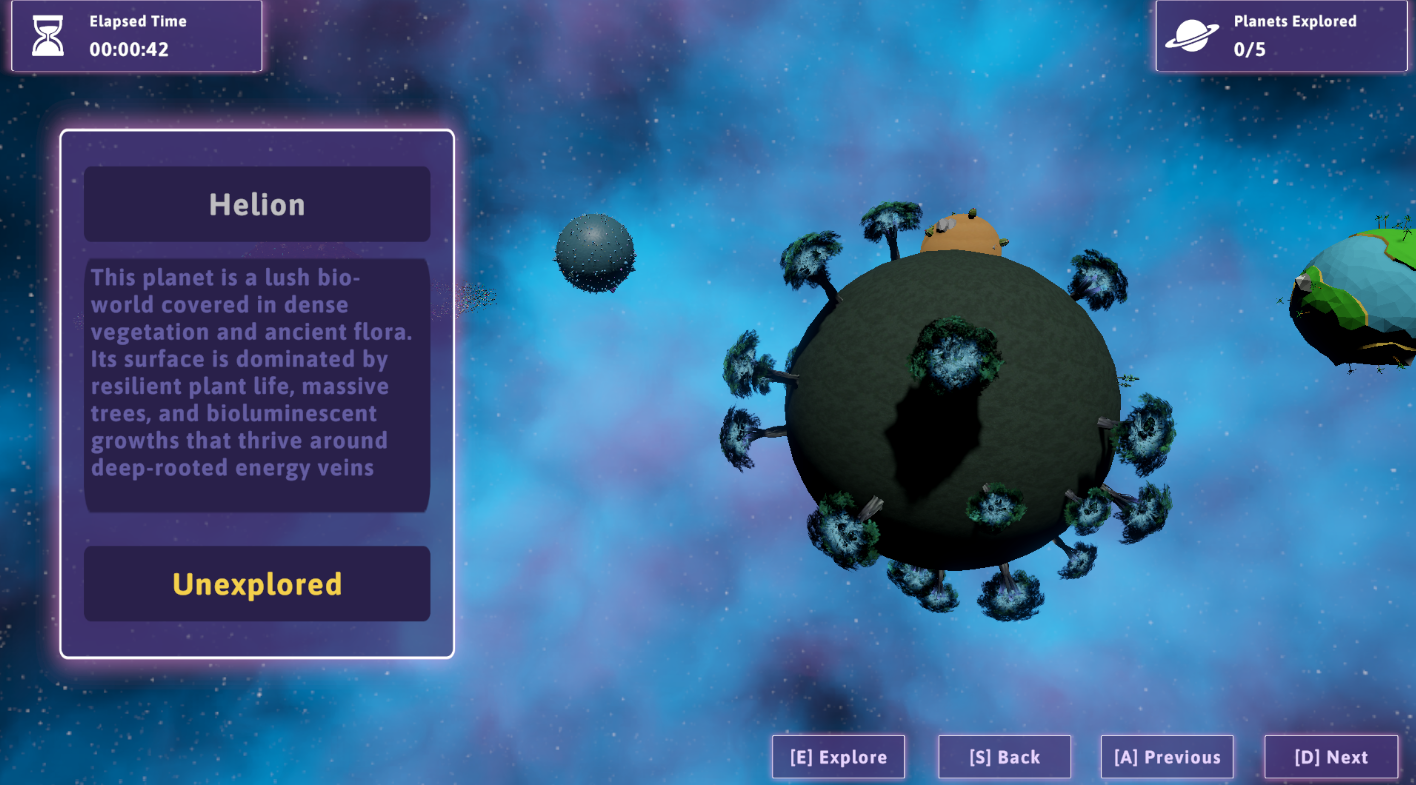Viewport: 1416px width, 785px height.
Task: Go to the previous planet with [A] Previous
Action: click(1167, 757)
